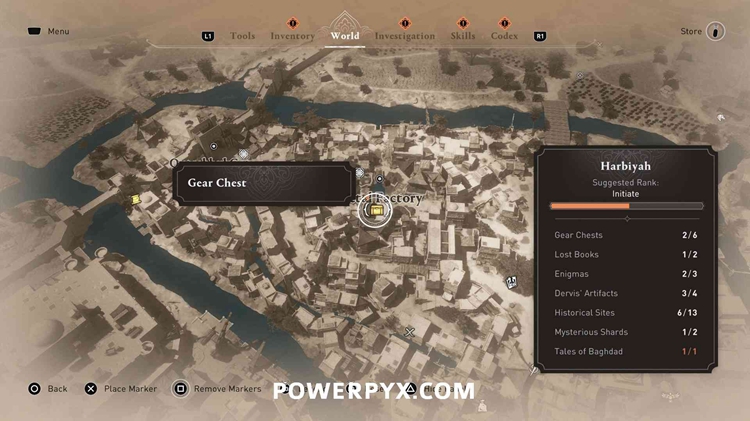This screenshot has height=421, width=750.
Task: Open the Skills tab
Action: click(462, 36)
